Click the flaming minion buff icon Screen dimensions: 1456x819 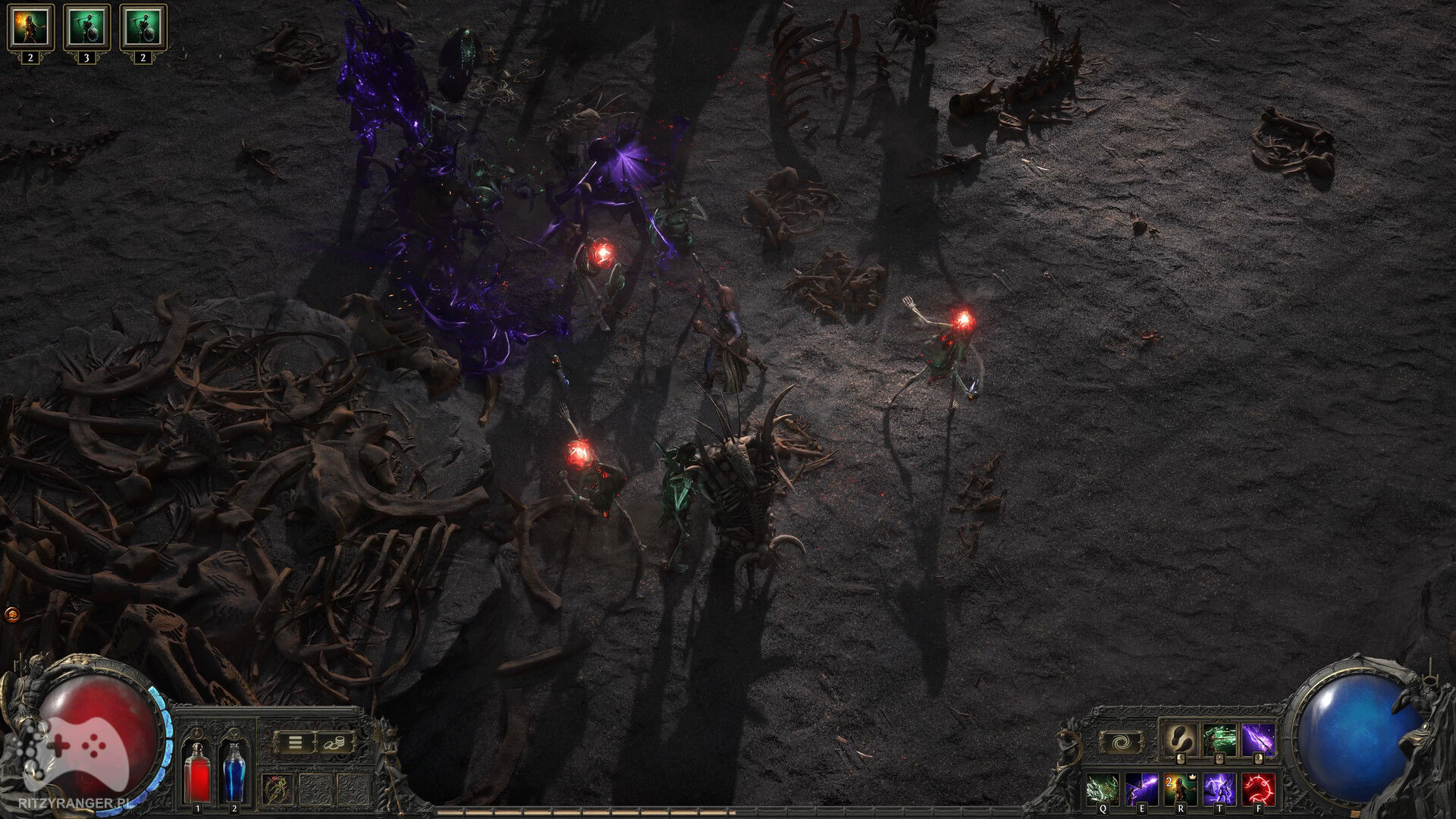coord(30,27)
